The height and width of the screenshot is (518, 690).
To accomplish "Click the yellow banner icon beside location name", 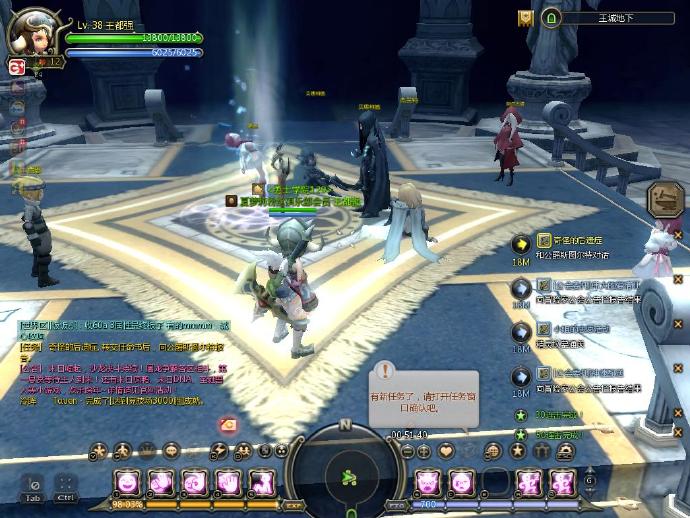I will (x=525, y=18).
